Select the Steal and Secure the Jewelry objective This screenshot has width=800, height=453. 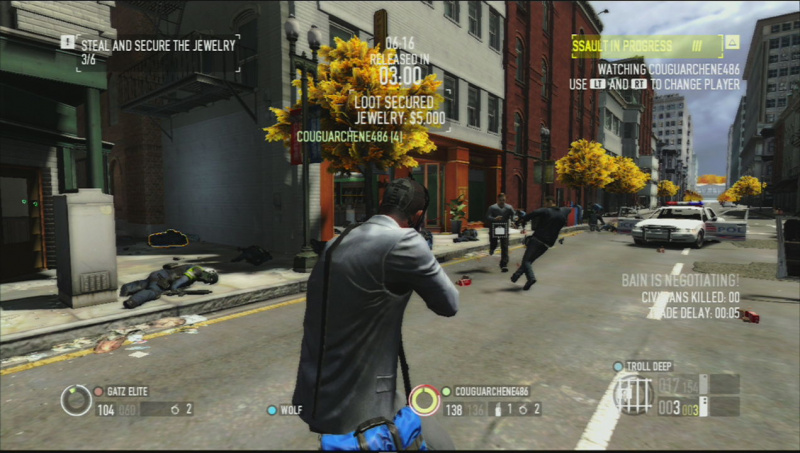pyautogui.click(x=156, y=44)
